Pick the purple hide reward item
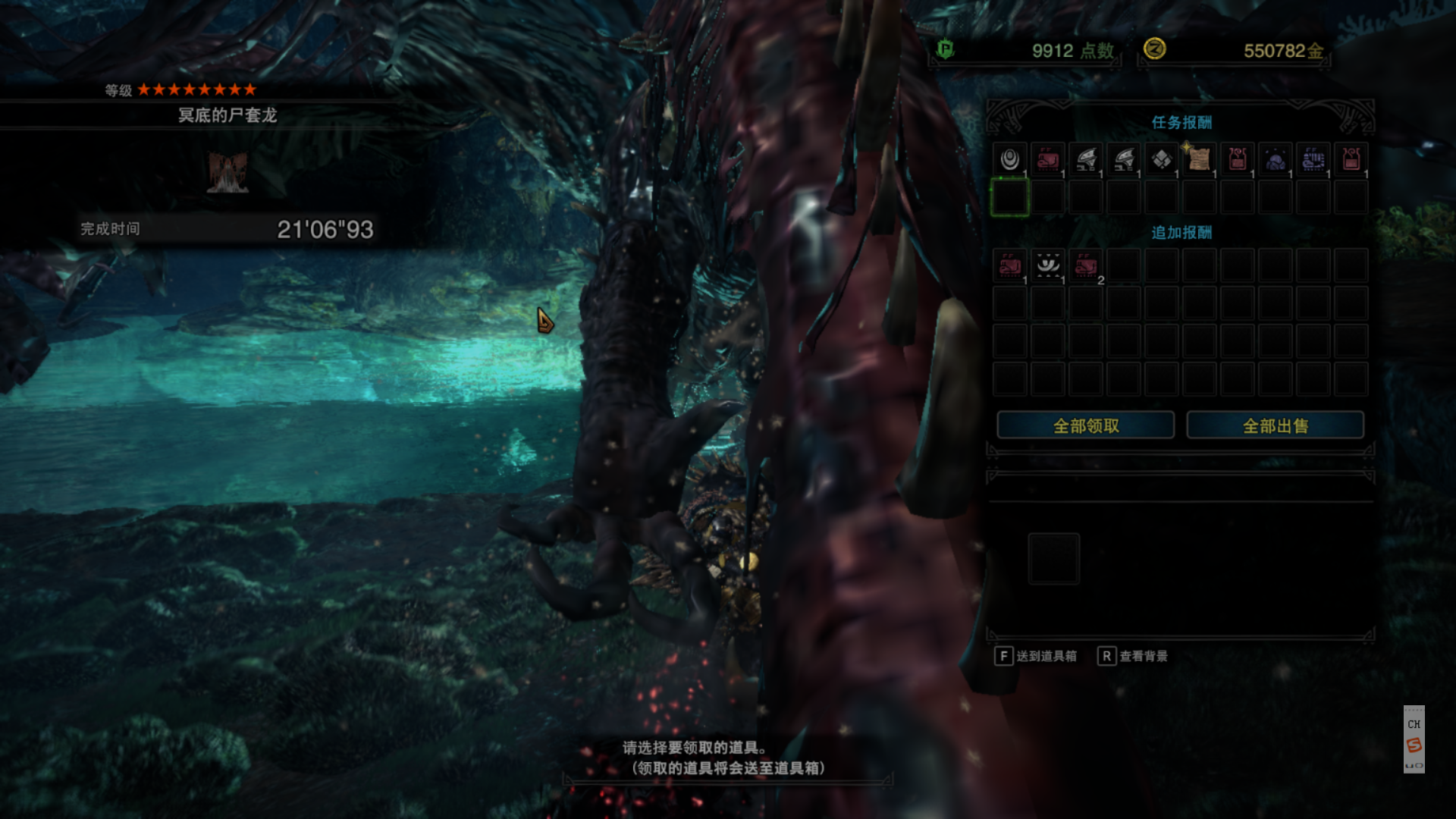Viewport: 1456px width, 819px height. (1313, 159)
